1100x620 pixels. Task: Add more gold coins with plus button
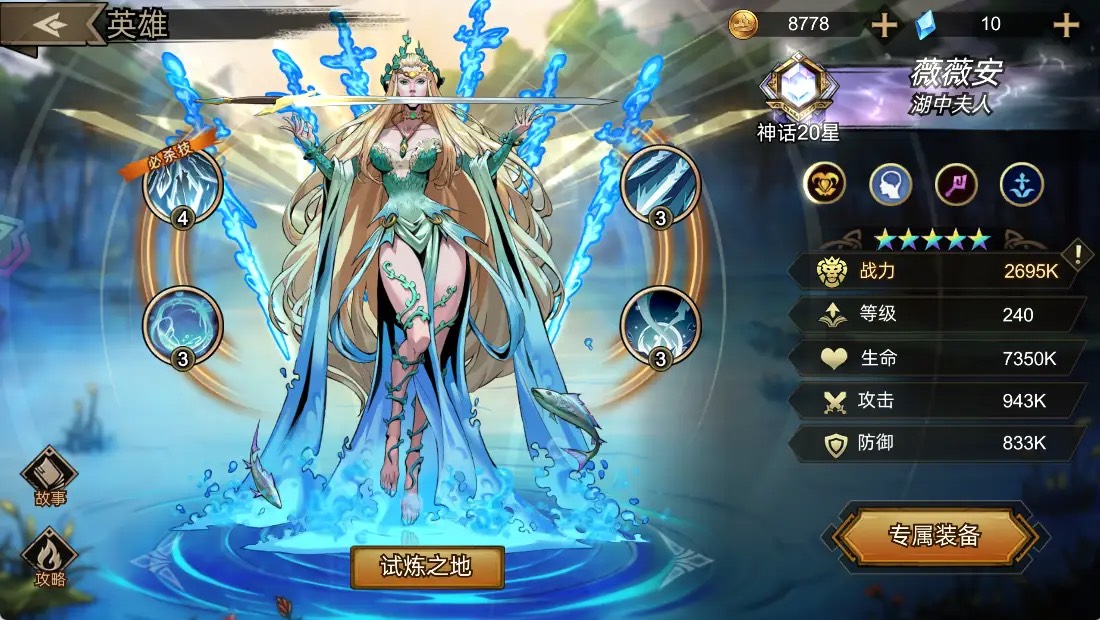[884, 25]
